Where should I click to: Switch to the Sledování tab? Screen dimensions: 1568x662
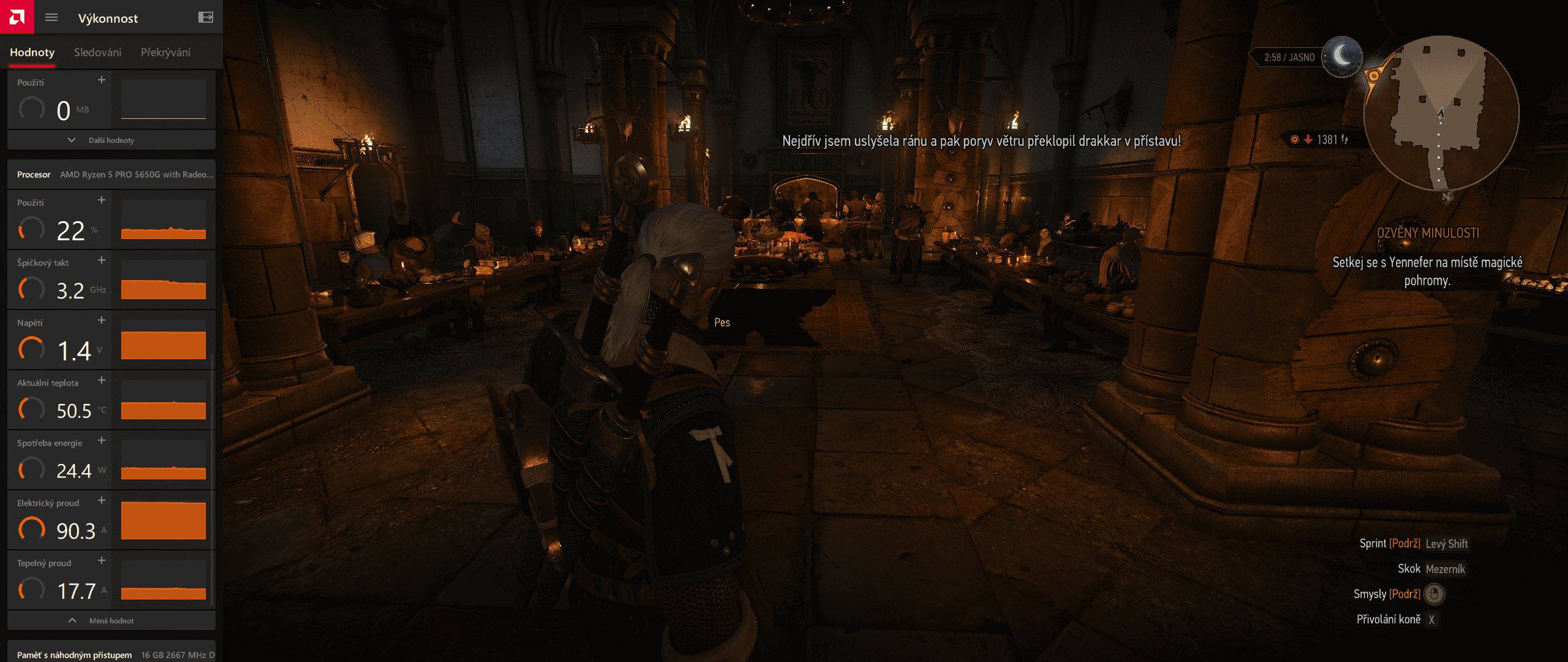[97, 53]
